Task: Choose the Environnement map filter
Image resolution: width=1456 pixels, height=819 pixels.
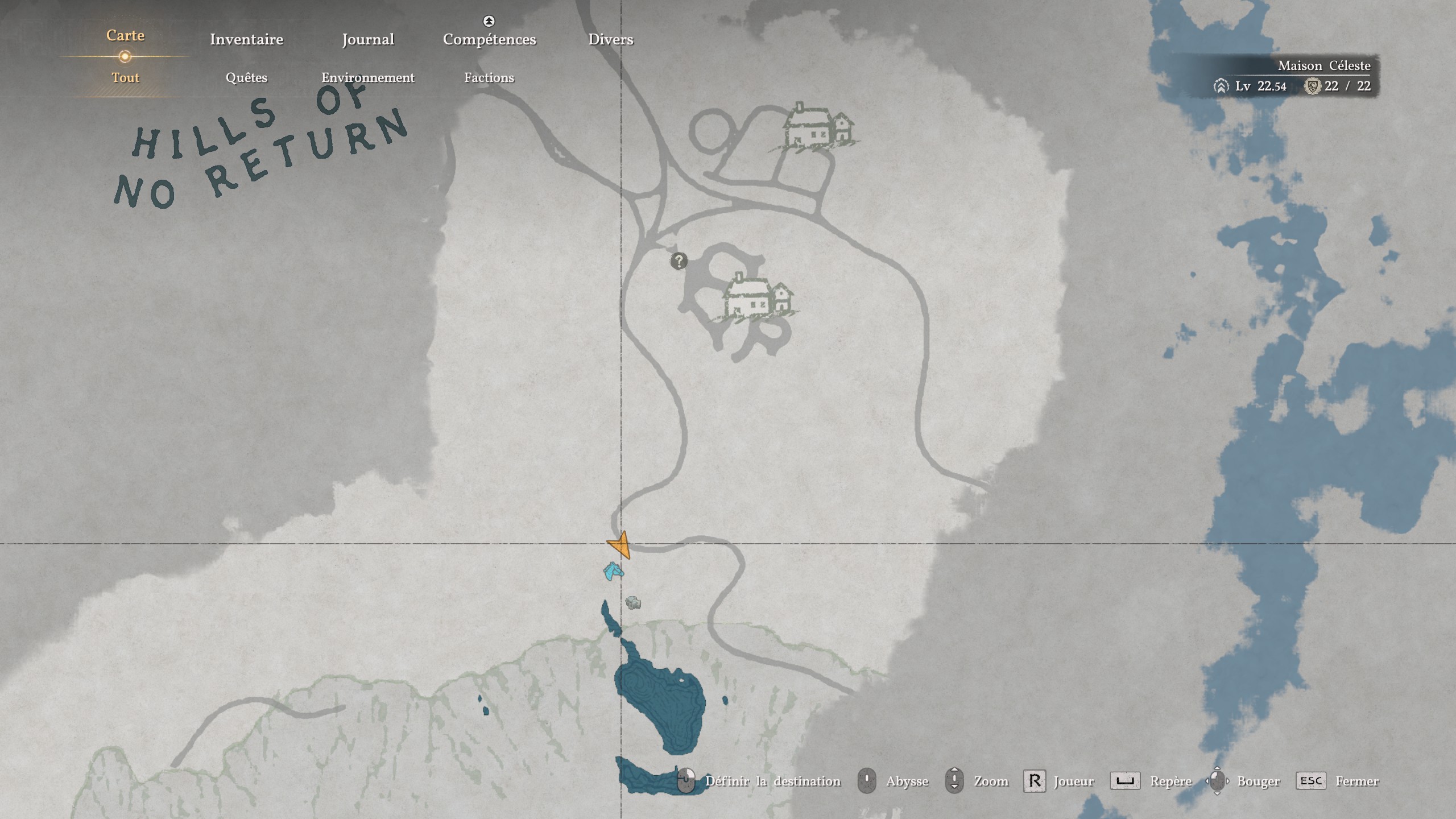Action: 368,77
